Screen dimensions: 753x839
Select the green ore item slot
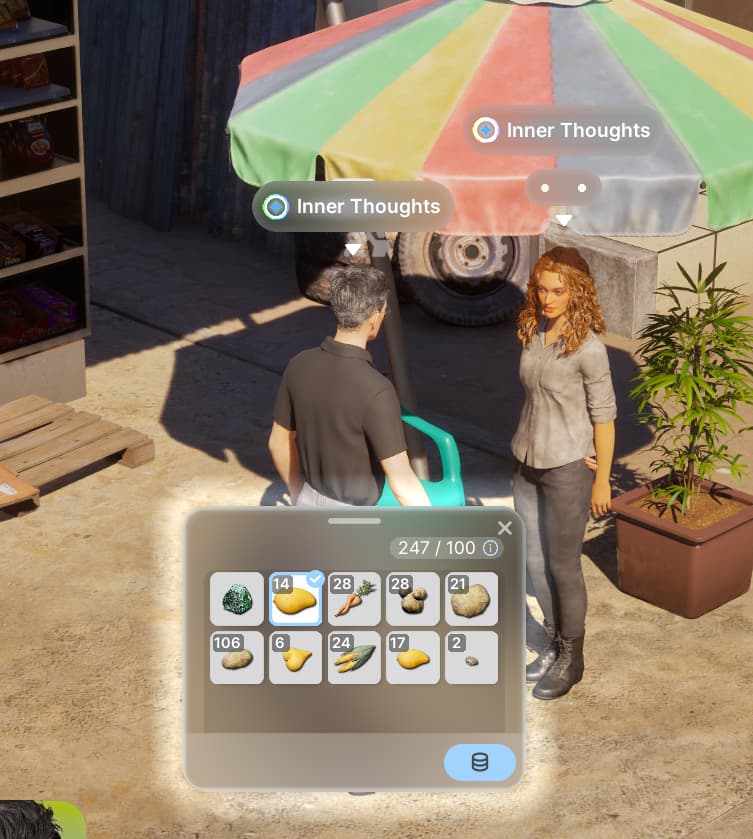pos(237,600)
